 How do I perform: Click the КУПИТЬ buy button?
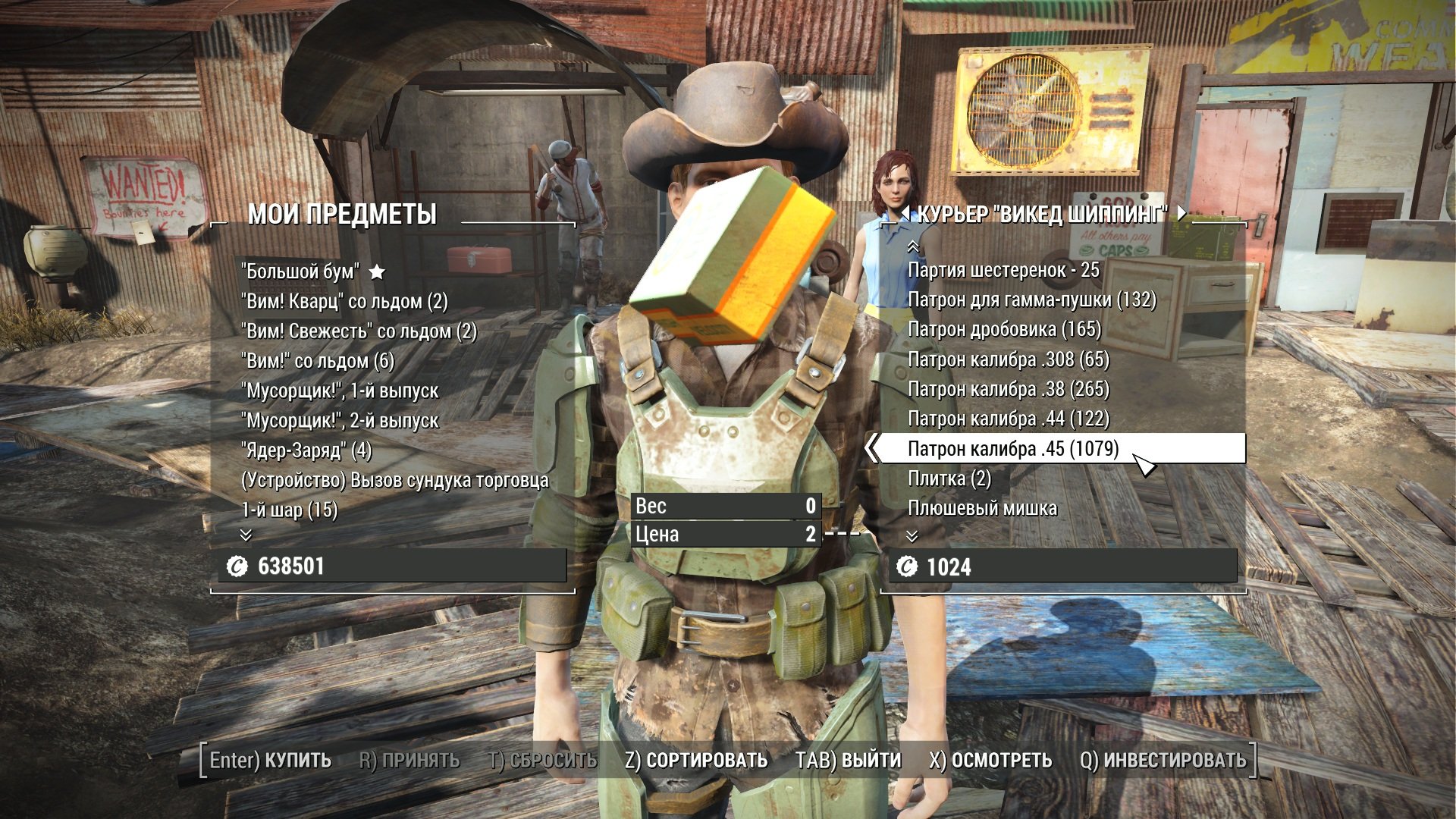click(x=271, y=760)
